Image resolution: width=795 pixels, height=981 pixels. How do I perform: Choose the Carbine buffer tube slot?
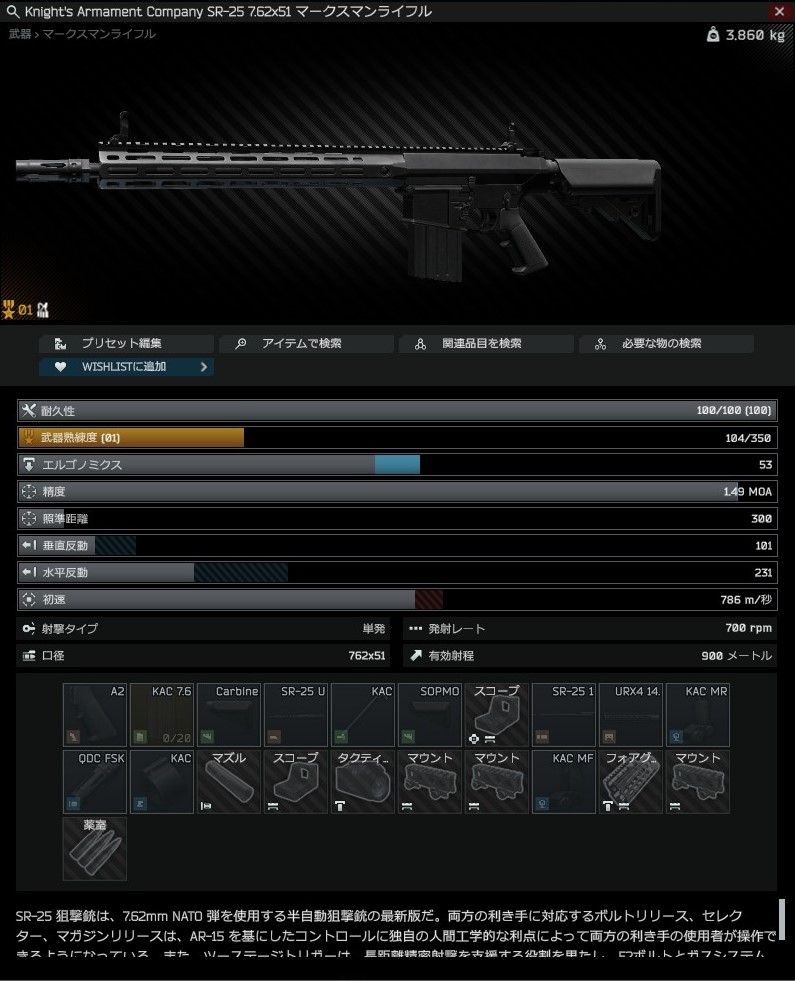click(229, 715)
